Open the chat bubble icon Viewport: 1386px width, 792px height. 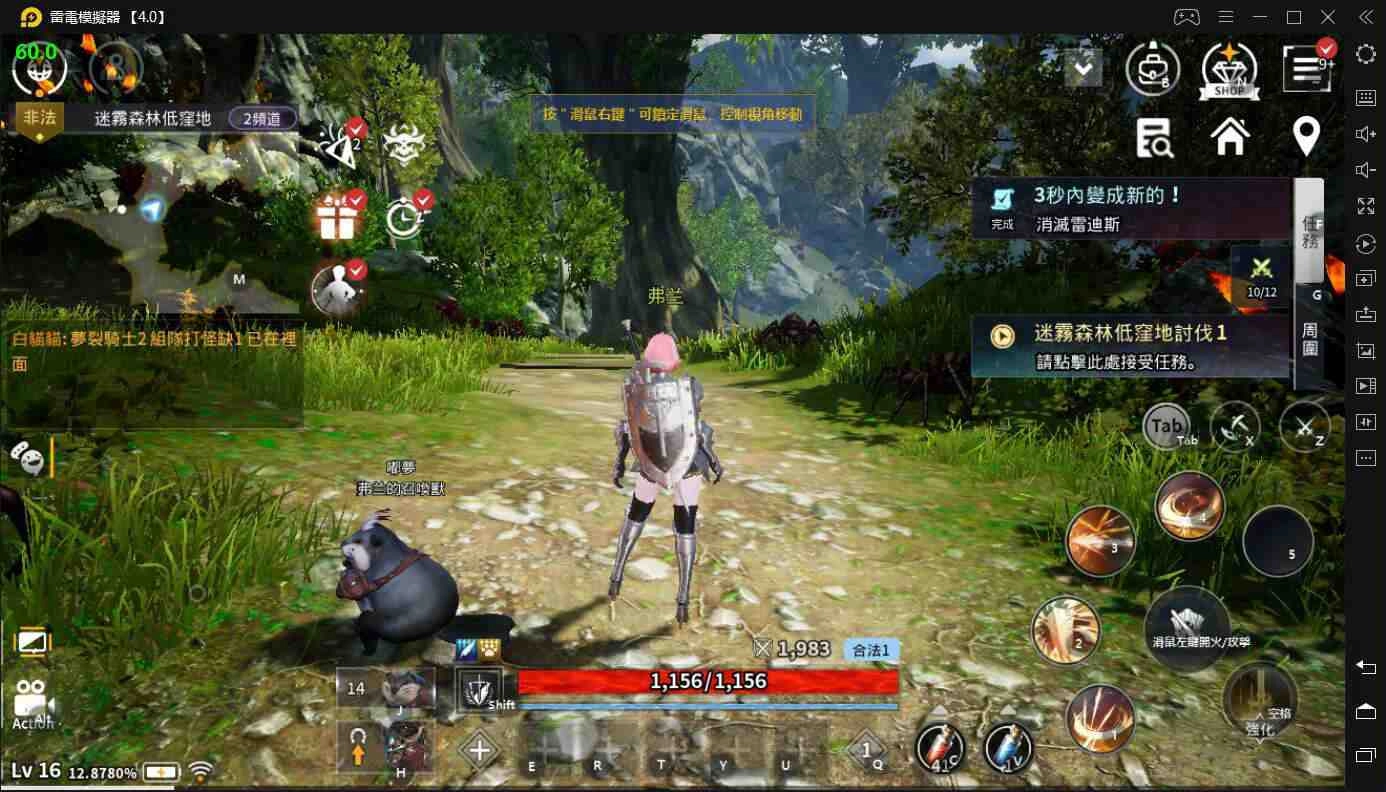[x=27, y=458]
